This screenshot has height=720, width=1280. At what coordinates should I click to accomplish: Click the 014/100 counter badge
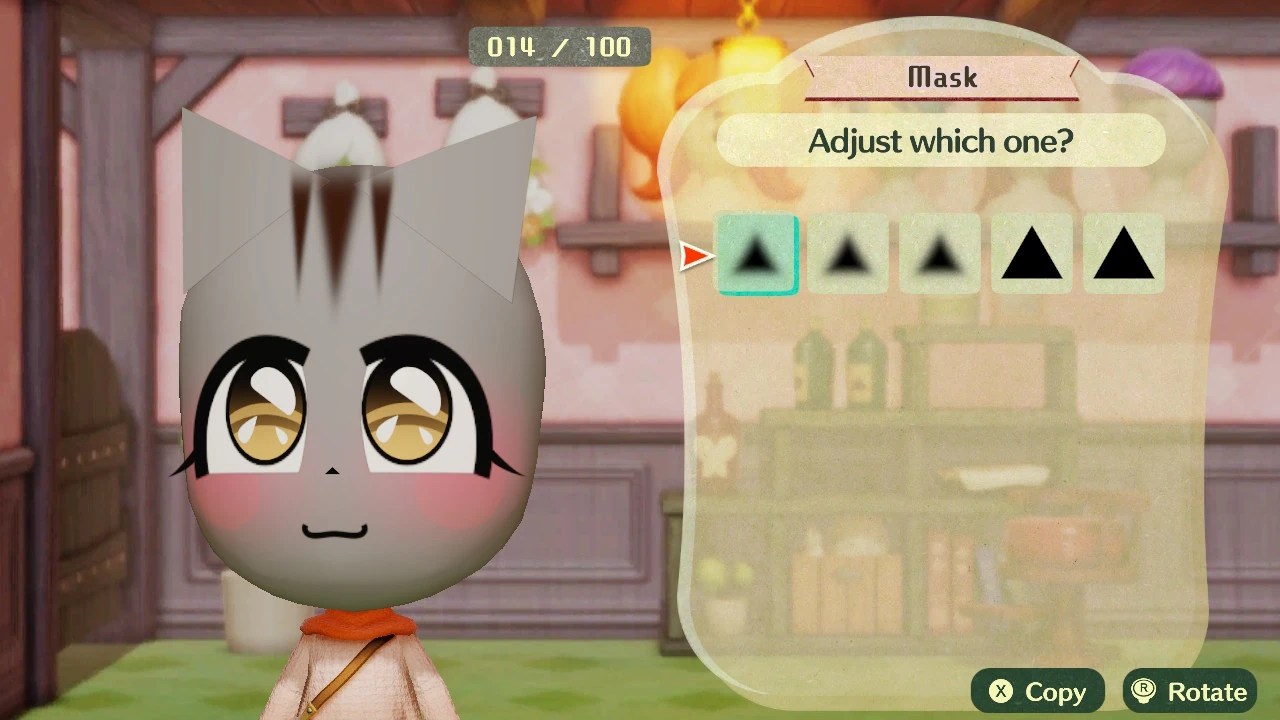[560, 46]
